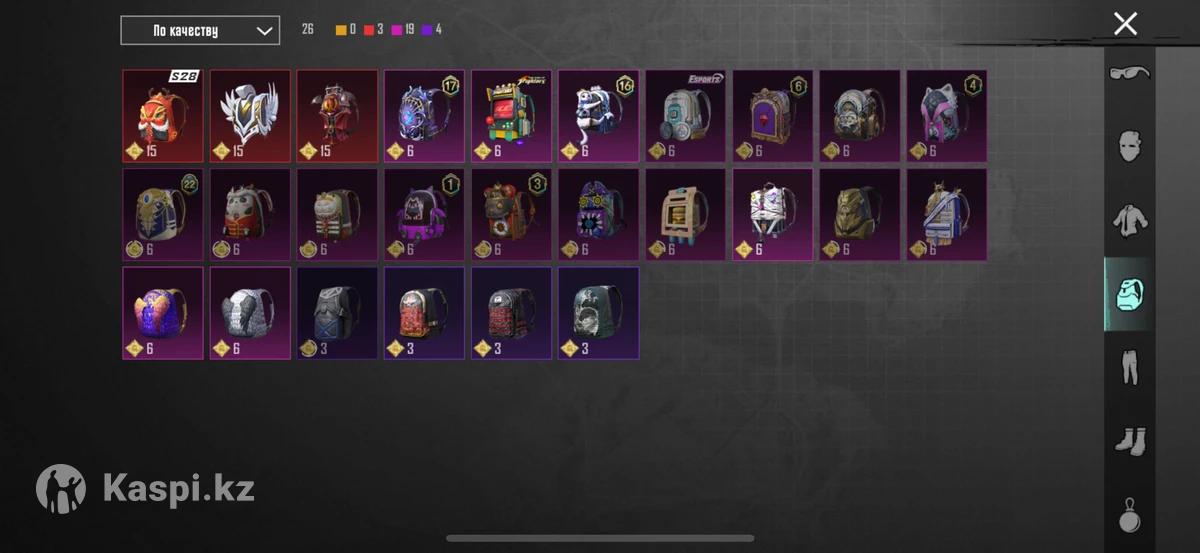Screen dimensions: 1200x553
Task: Pick the Esports backpack skin
Action: click(685, 116)
